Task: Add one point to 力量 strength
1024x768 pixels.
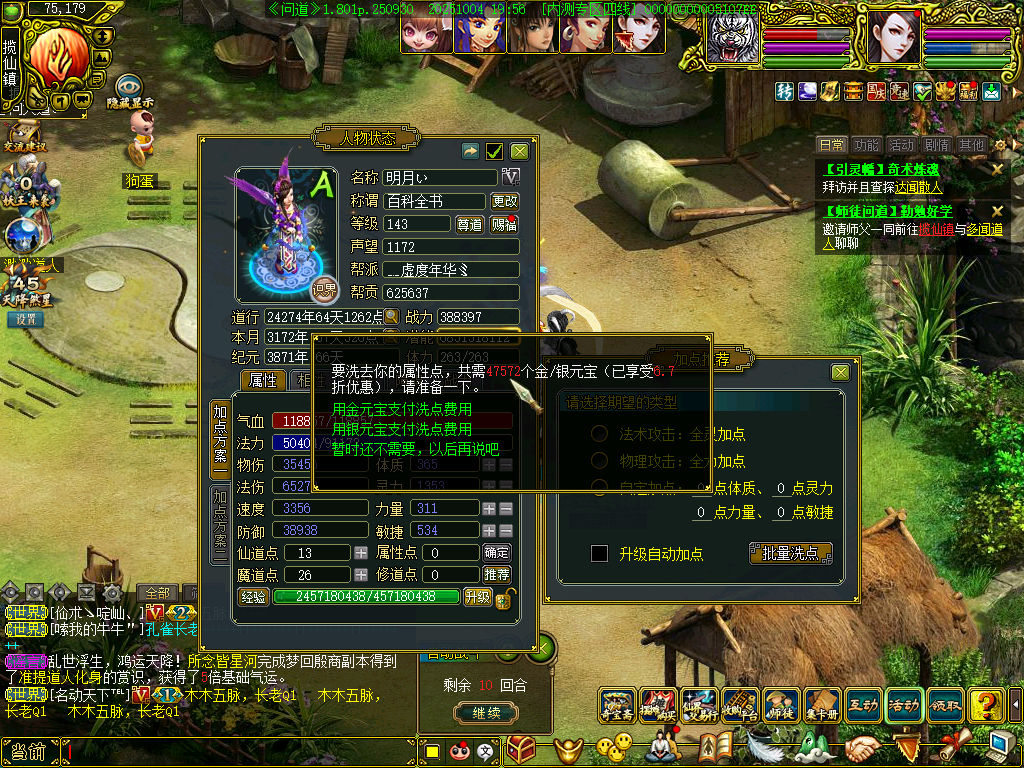Action: click(x=489, y=509)
